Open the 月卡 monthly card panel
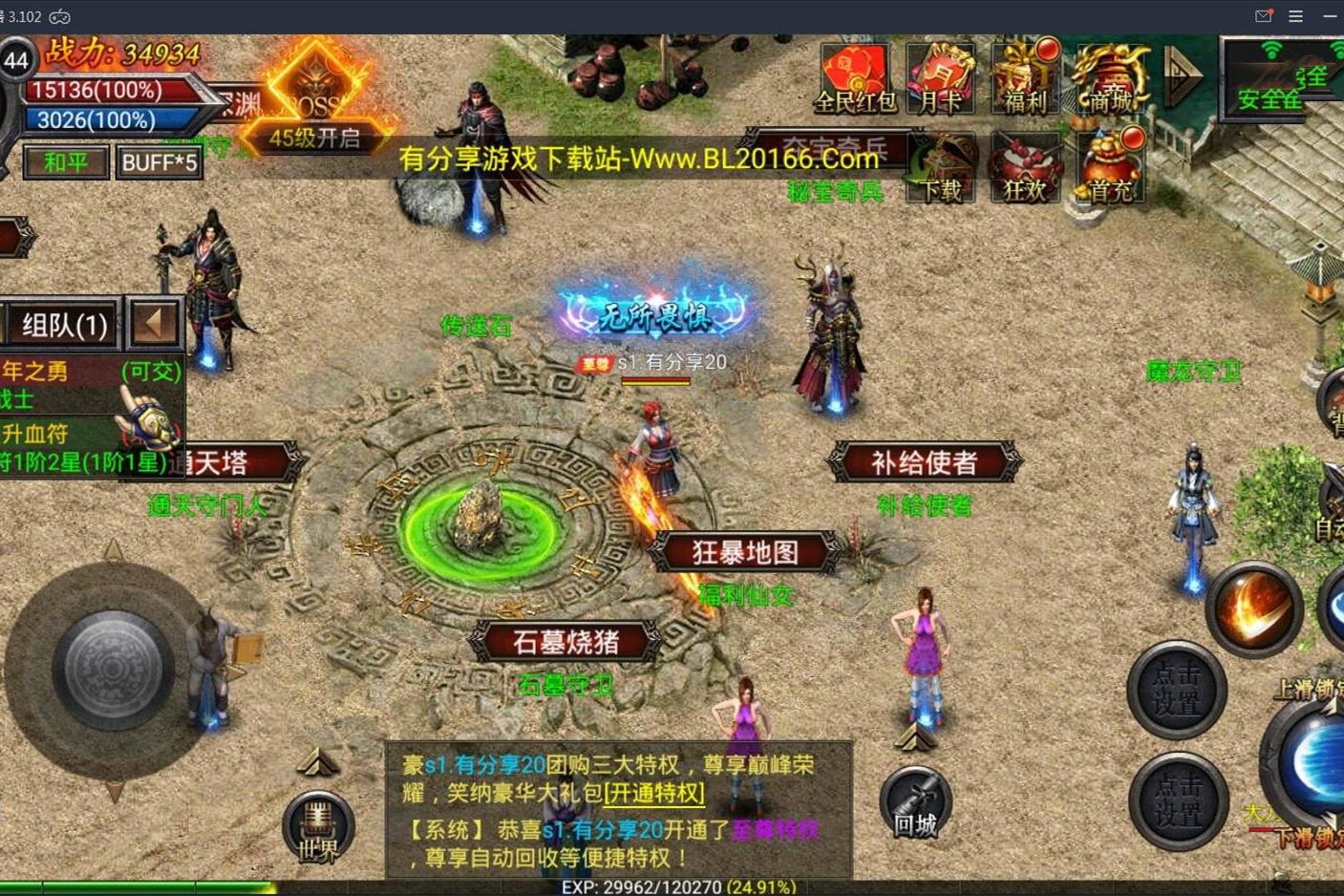The height and width of the screenshot is (896, 1344). [940, 76]
